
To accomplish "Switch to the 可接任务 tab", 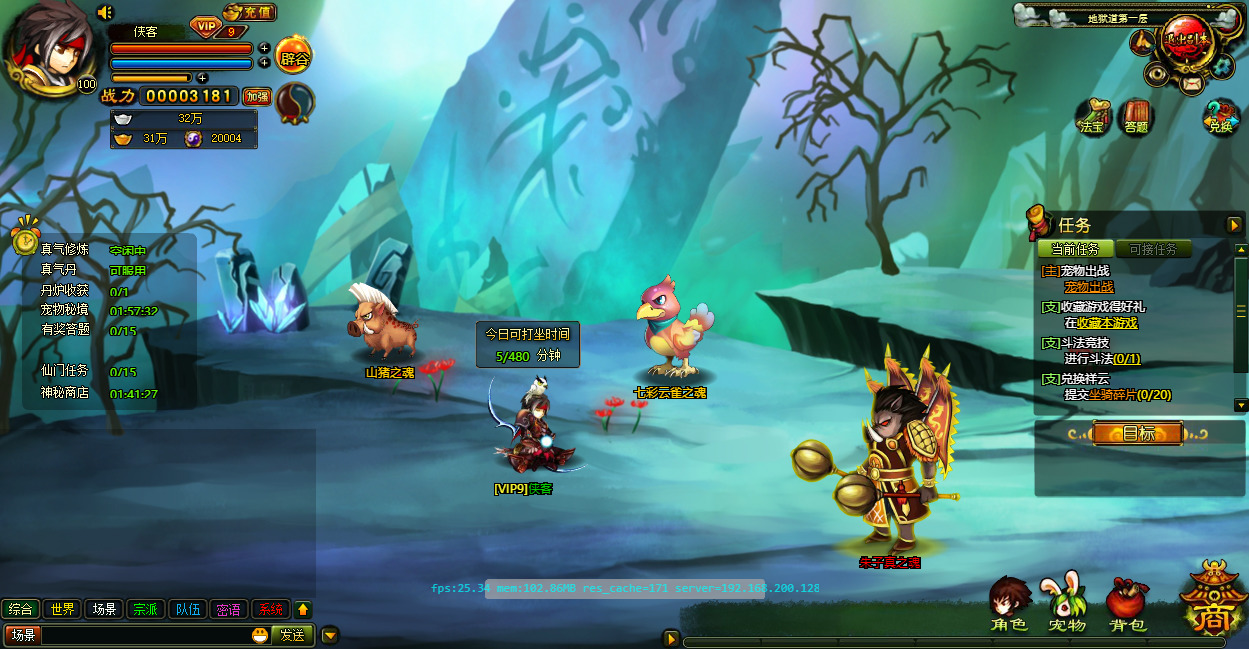I will pyautogui.click(x=1153, y=249).
